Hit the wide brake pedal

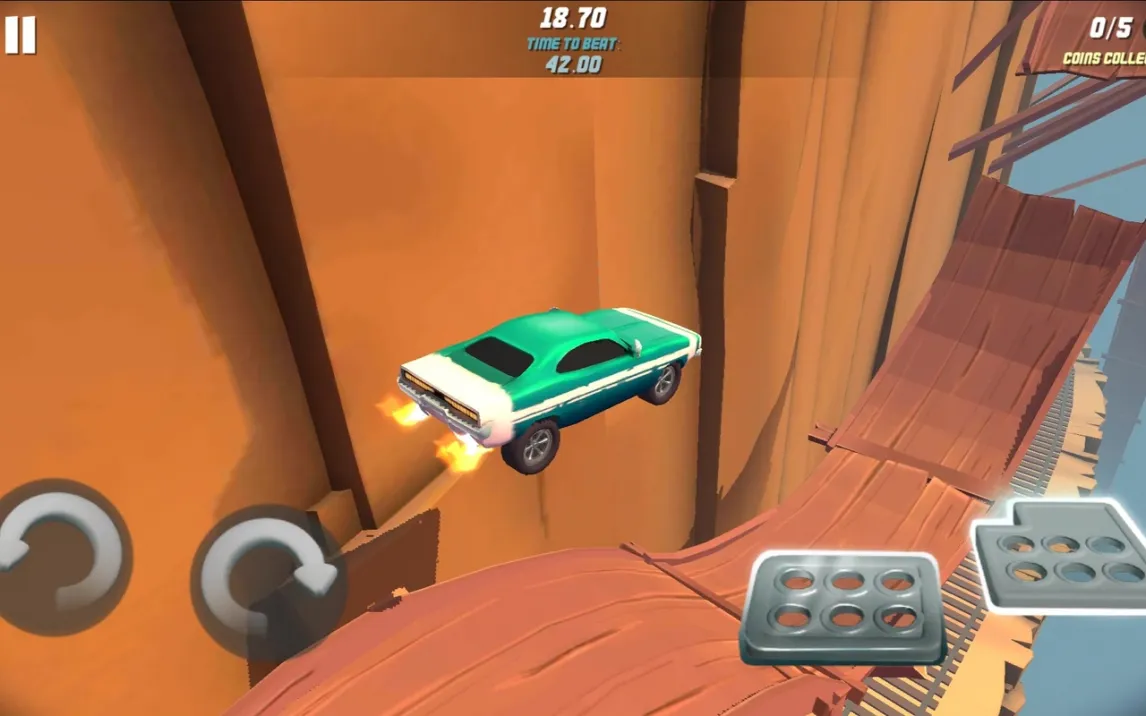(845, 605)
